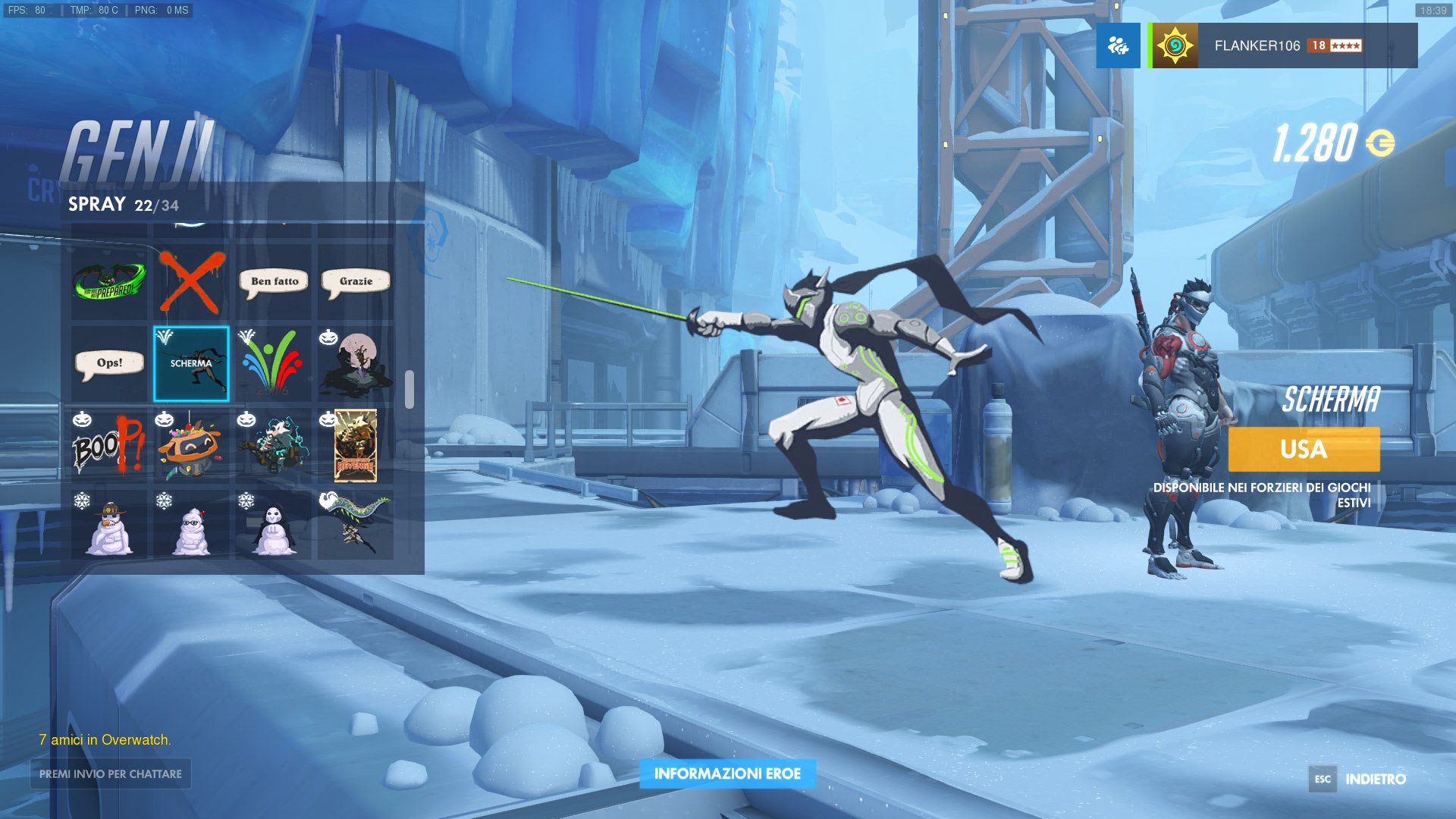Choose the red X spray
The image size is (1456, 819).
[191, 282]
